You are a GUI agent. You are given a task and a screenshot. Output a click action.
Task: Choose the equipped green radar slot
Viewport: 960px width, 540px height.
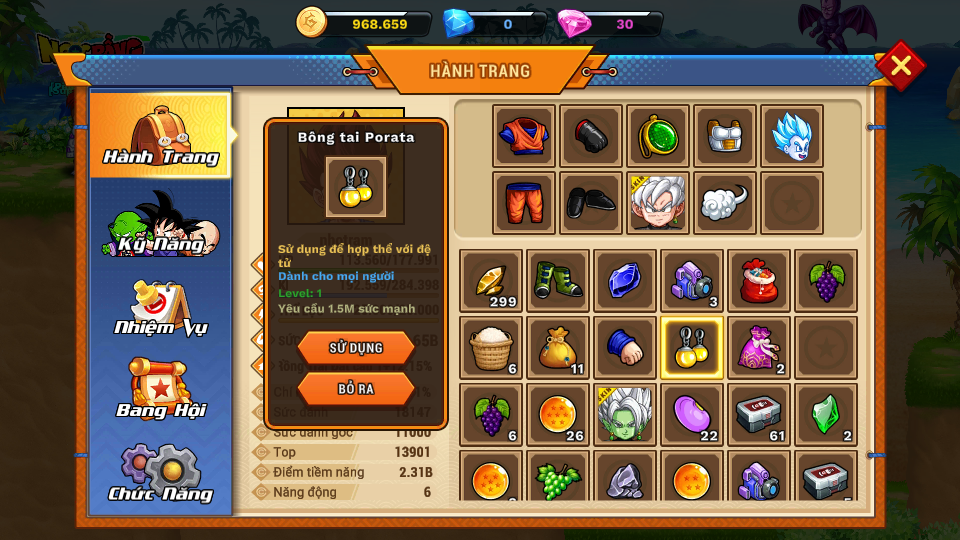[x=658, y=136]
